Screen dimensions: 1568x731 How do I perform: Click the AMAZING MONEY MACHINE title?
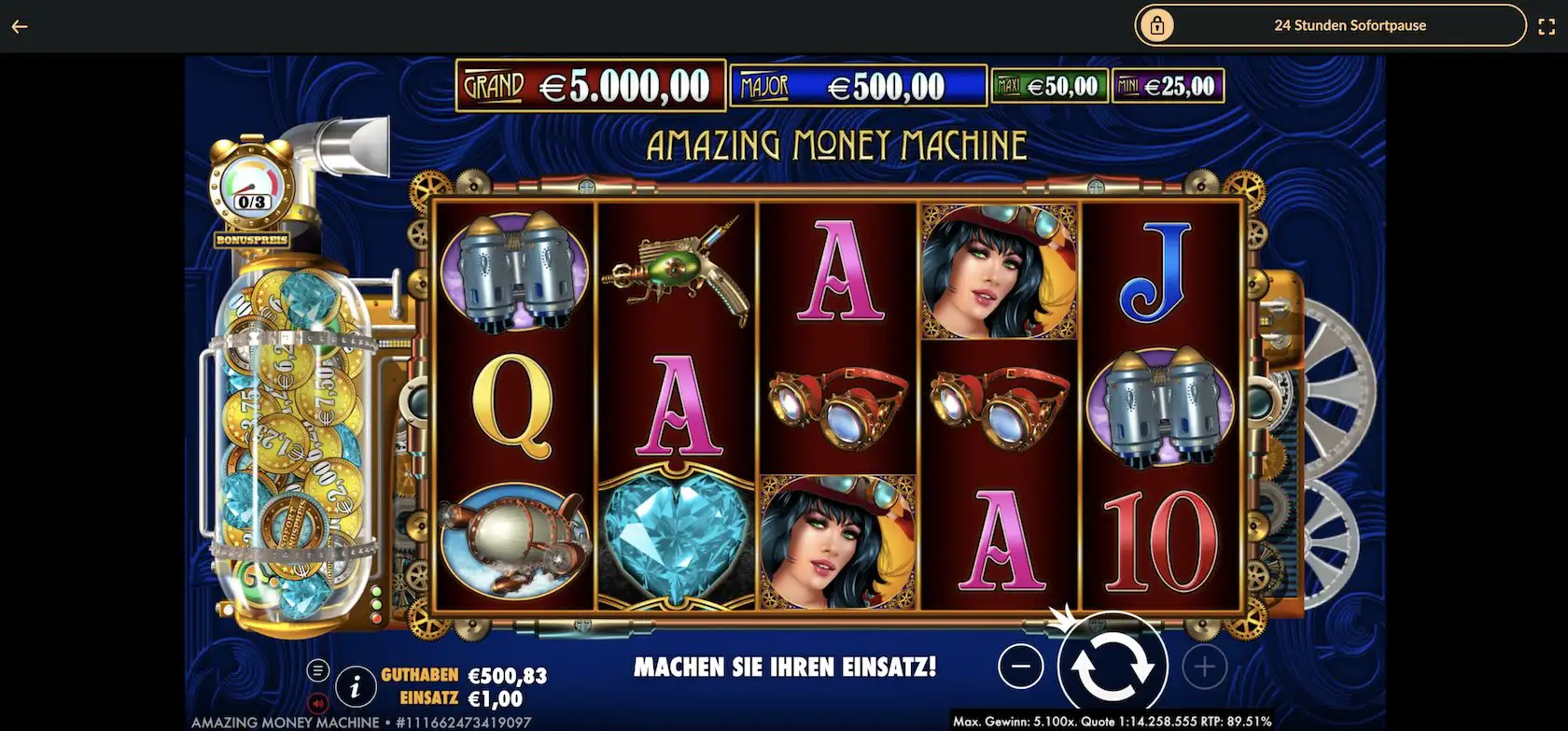pyautogui.click(x=837, y=144)
